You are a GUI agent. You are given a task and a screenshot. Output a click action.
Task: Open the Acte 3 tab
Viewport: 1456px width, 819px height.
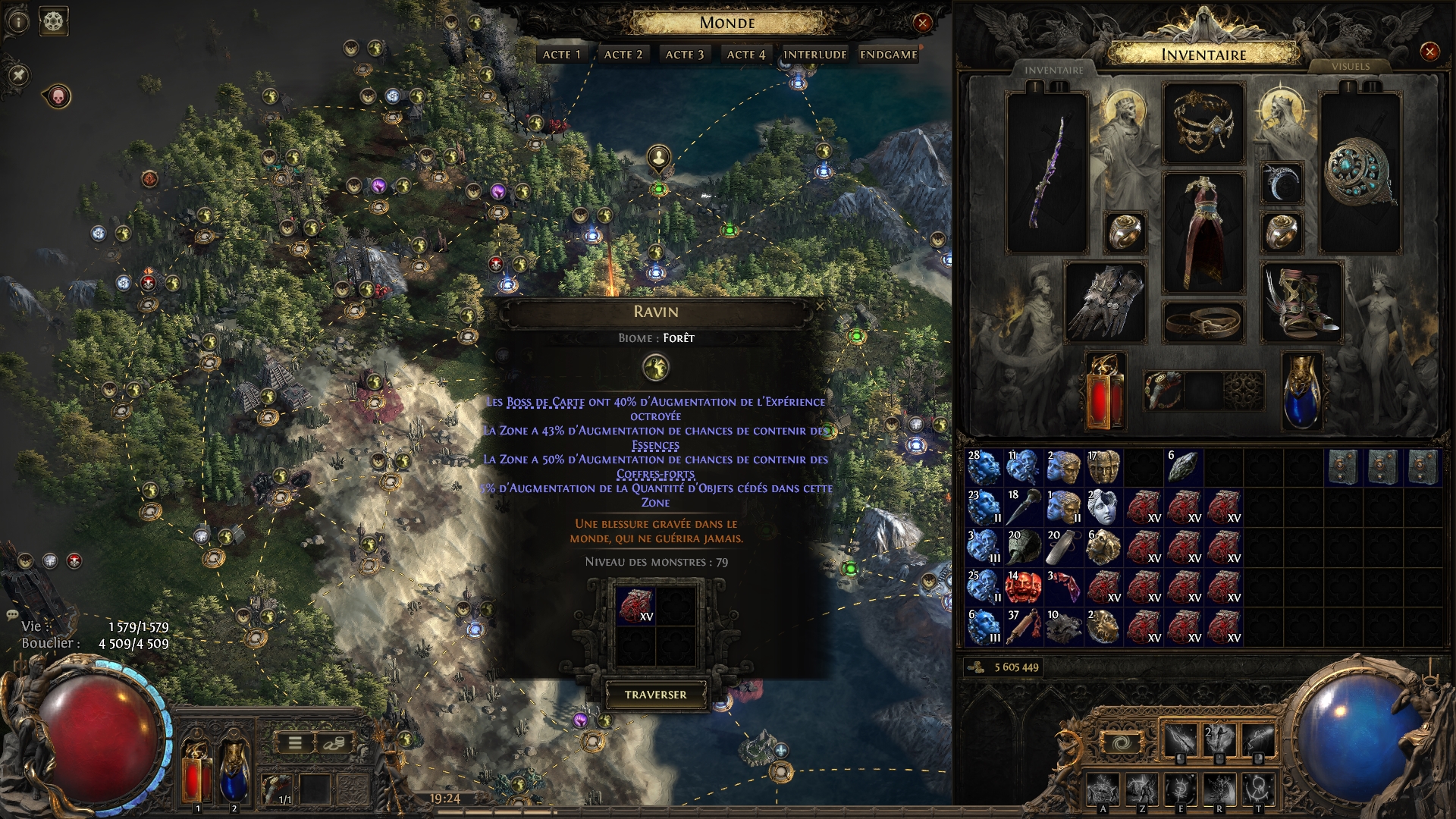(x=684, y=55)
